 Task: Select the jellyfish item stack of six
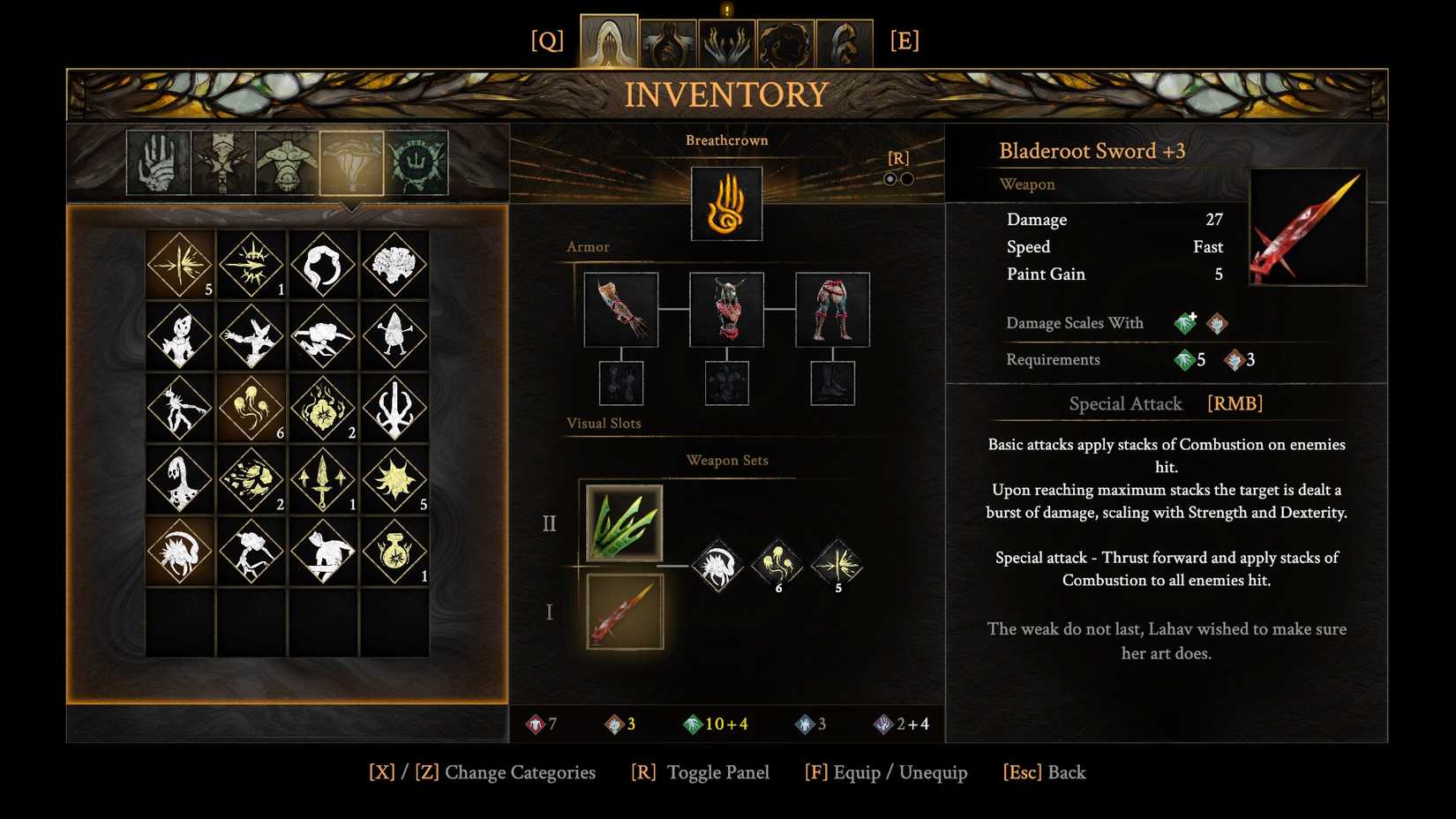[251, 409]
